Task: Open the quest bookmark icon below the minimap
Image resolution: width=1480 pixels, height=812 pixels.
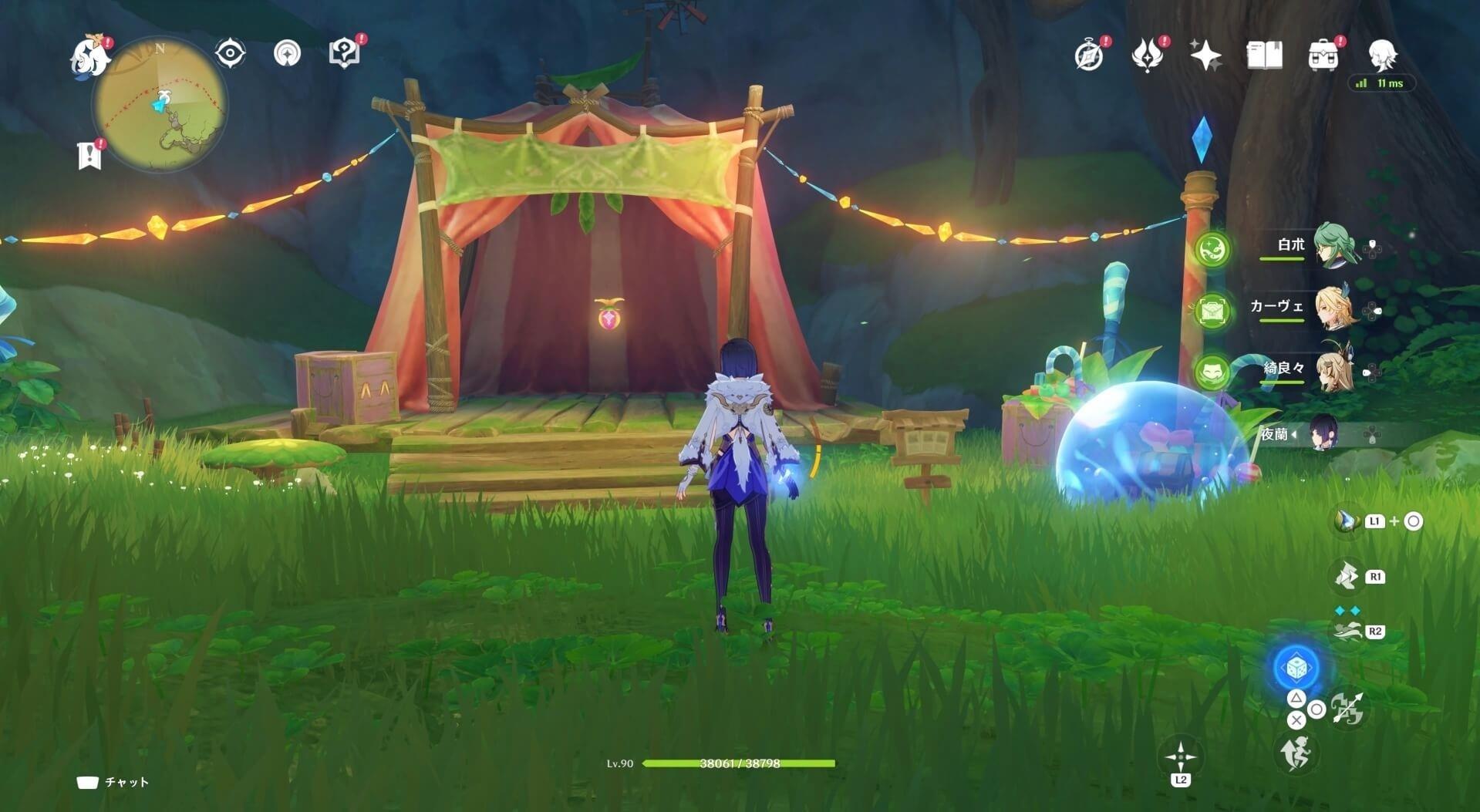Action: pyautogui.click(x=90, y=154)
